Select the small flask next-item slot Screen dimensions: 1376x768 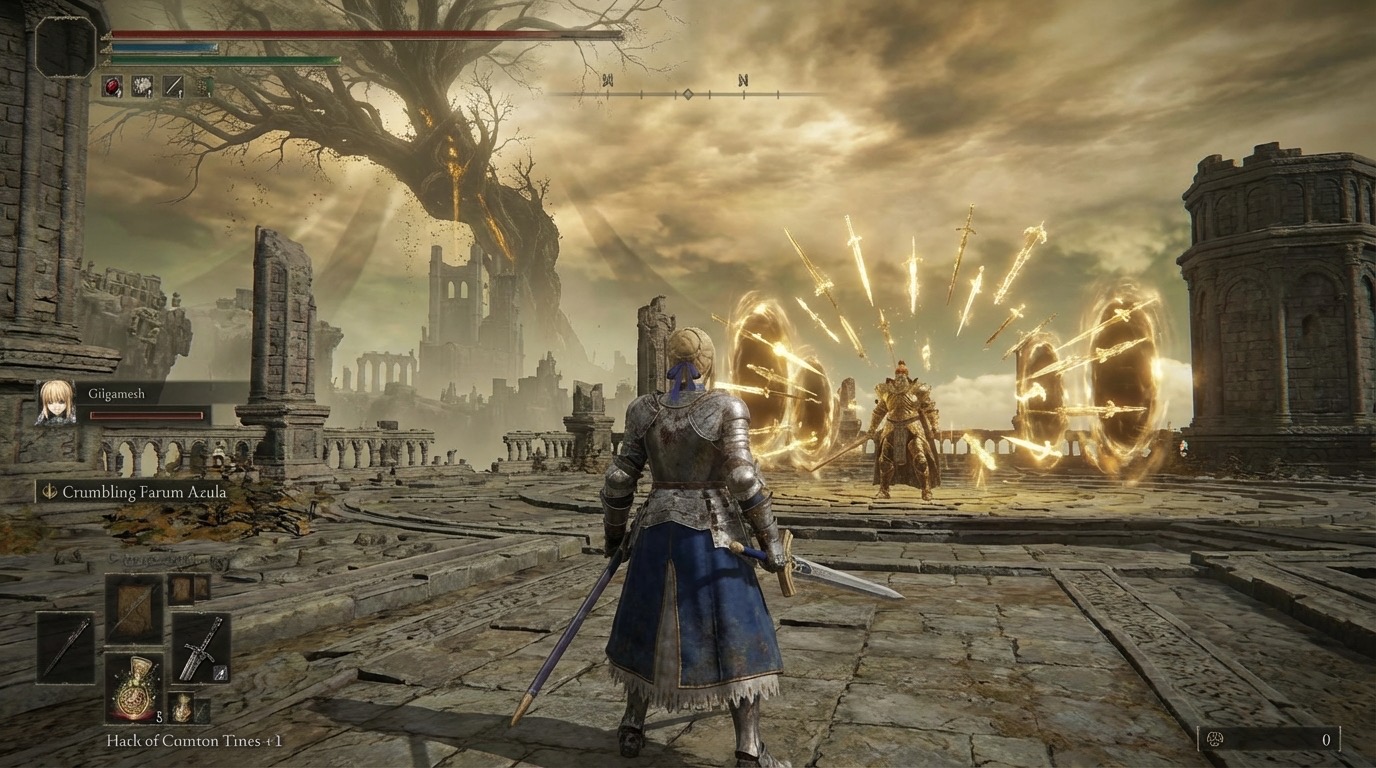(x=181, y=706)
